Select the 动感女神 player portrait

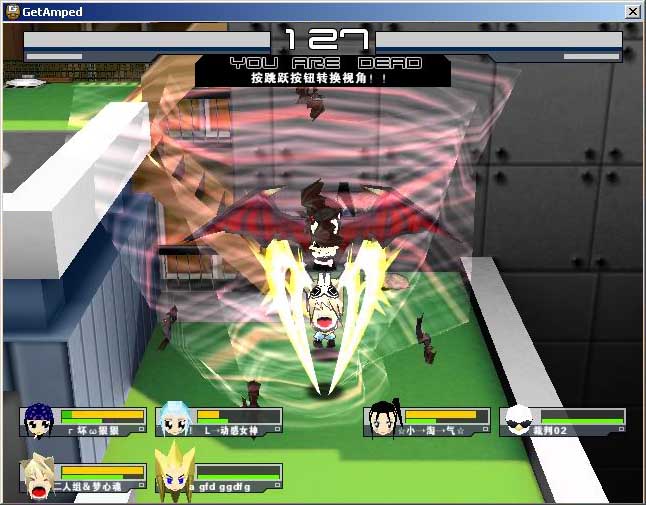point(176,421)
